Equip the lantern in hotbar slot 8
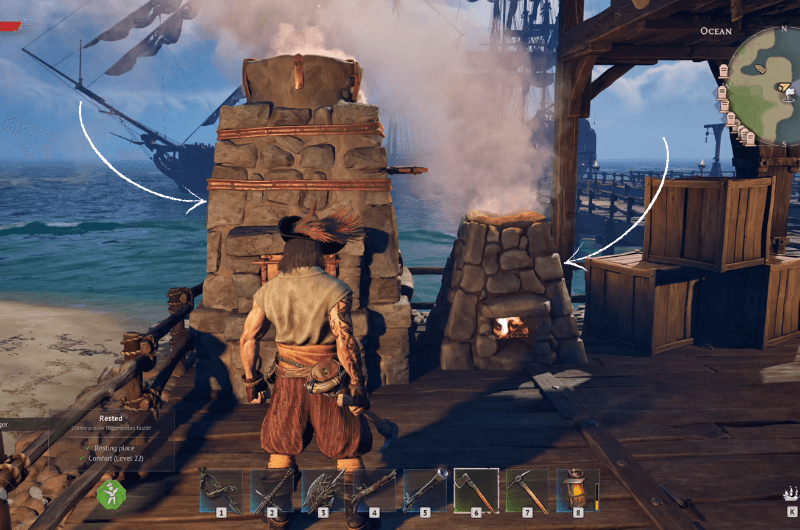Screen dimensions: 800x530 pos(578,491)
